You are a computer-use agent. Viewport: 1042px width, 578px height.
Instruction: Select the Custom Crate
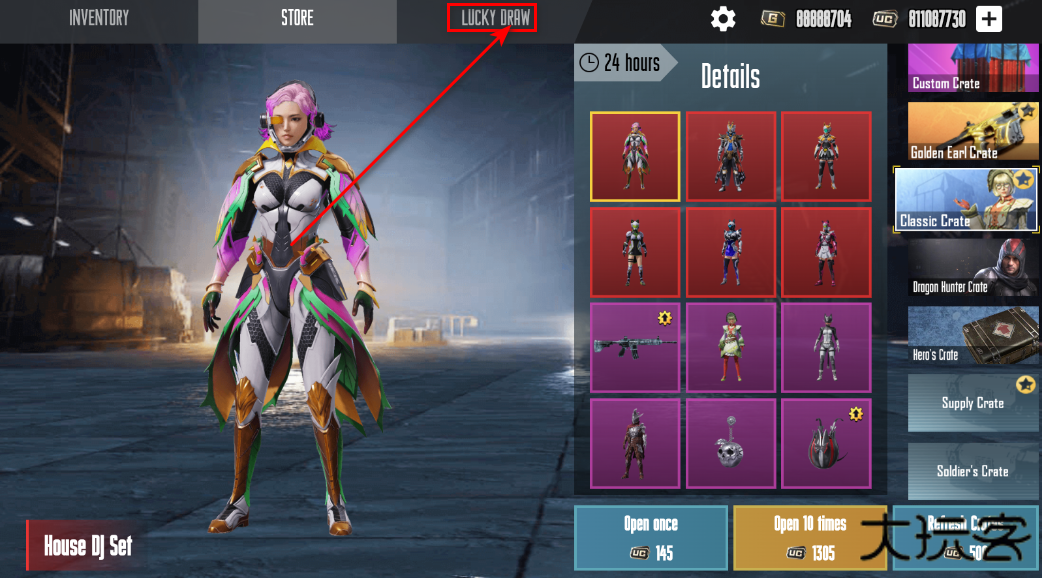(x=973, y=68)
